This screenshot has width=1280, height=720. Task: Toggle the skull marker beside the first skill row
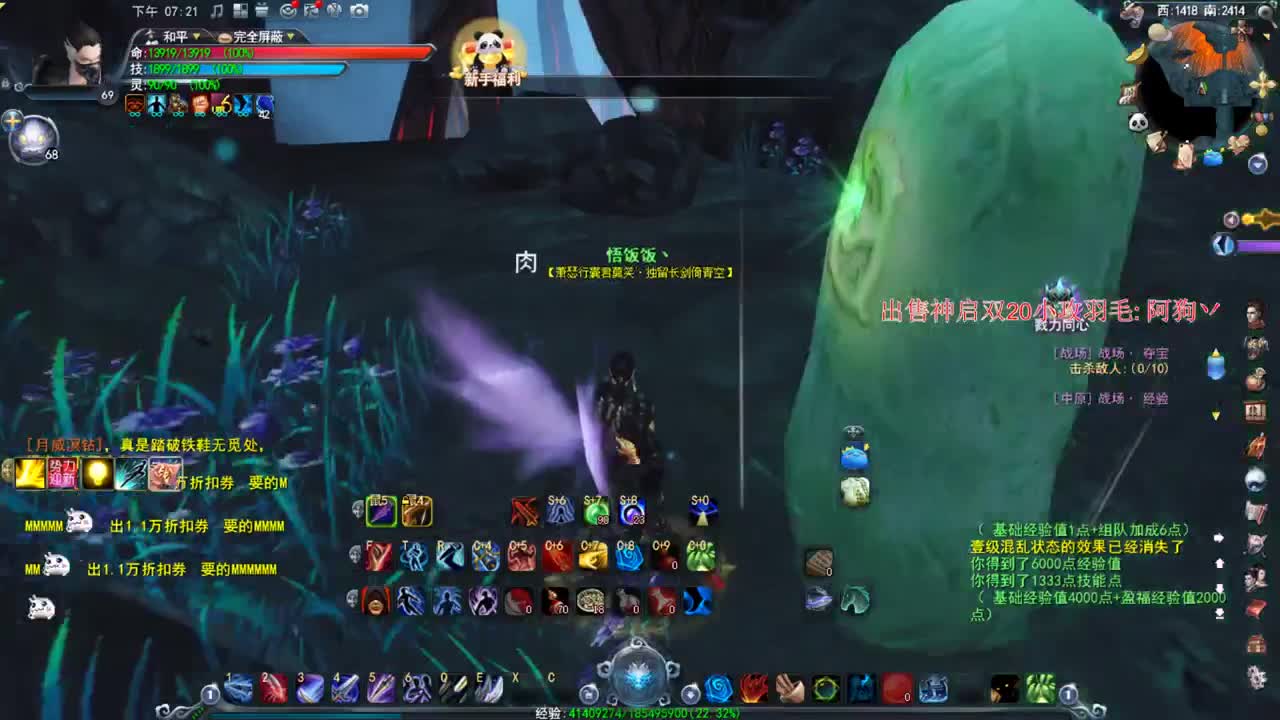pos(356,508)
